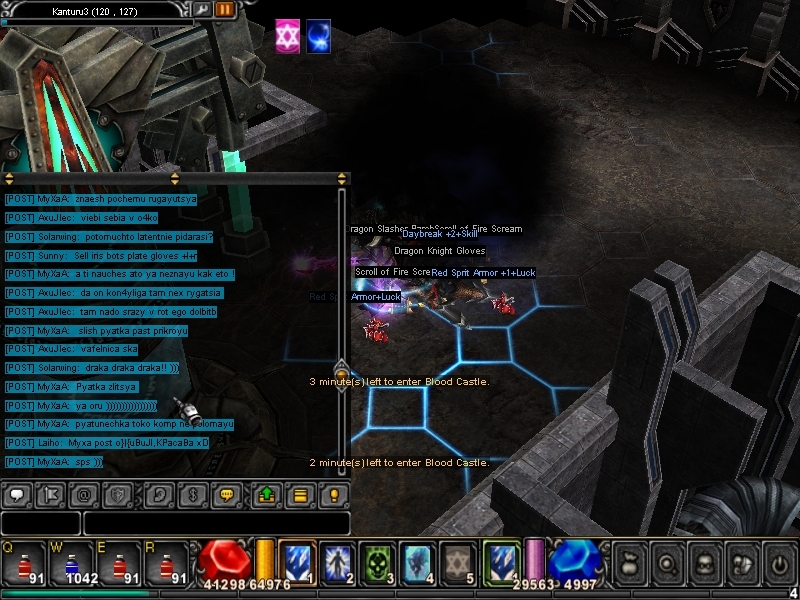Select the blue crescent buff icon
Viewport: 800px width, 600px height.
pos(319,36)
